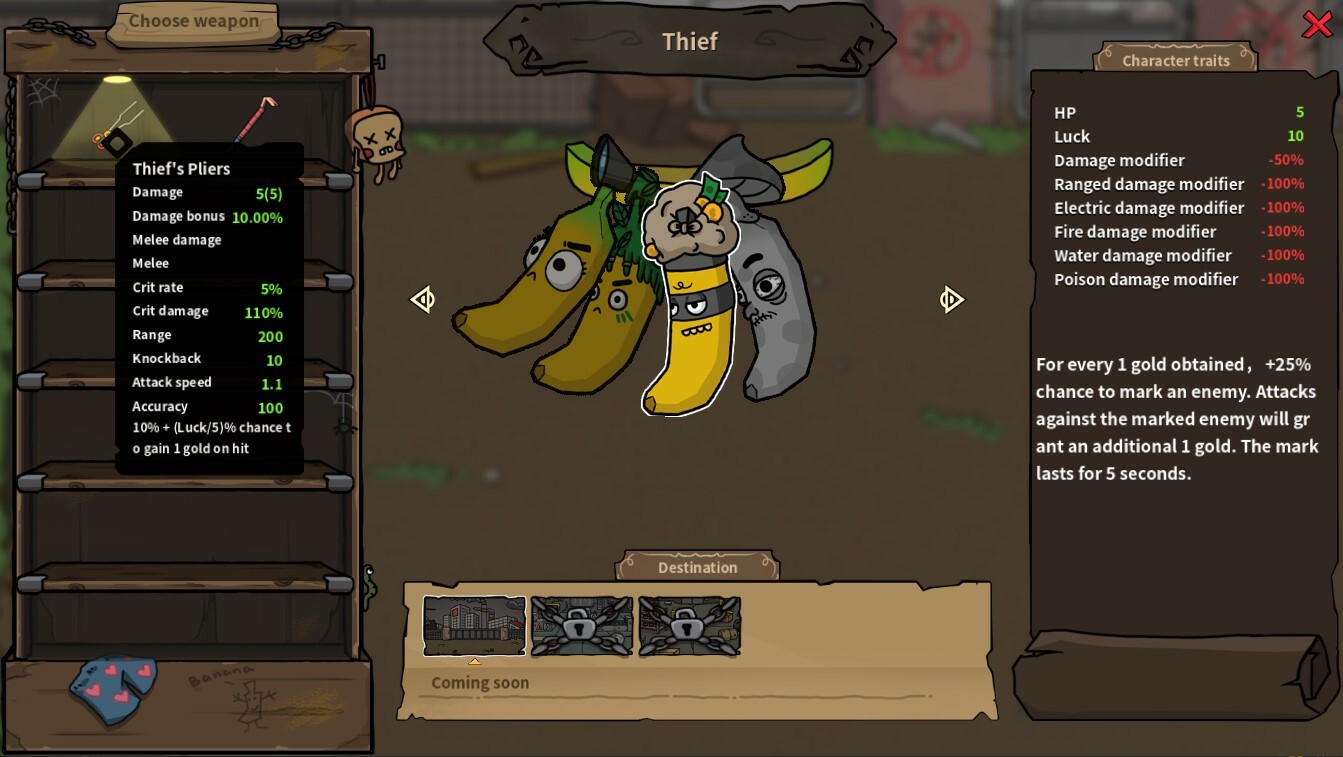Click the Character traits header sign
1343x757 pixels.
pyautogui.click(x=1175, y=60)
